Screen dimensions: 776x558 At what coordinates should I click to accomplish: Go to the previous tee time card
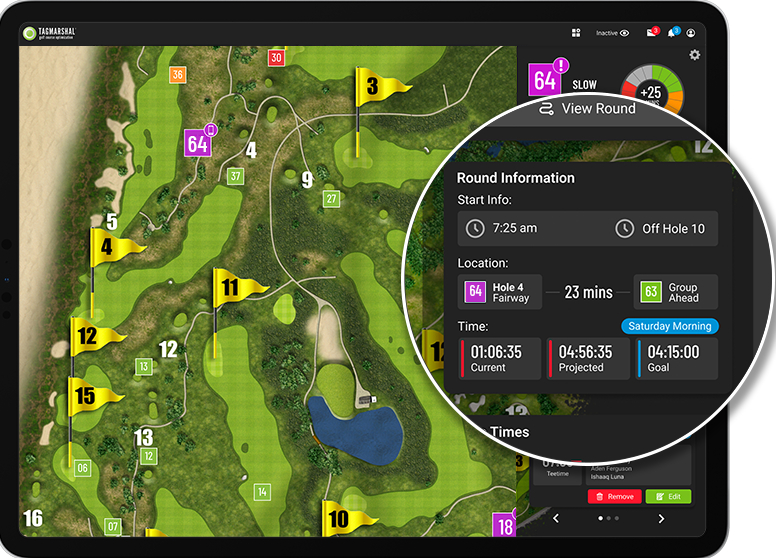coord(556,518)
